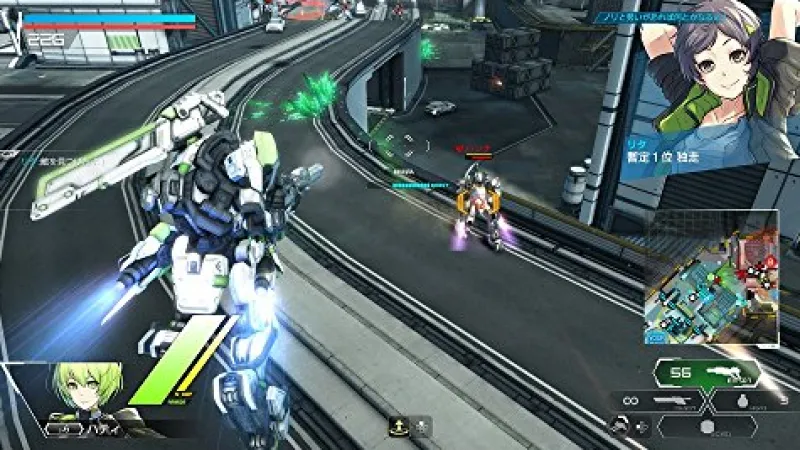Click the yellow boost status icon
800x450 pixels.
(x=398, y=427)
